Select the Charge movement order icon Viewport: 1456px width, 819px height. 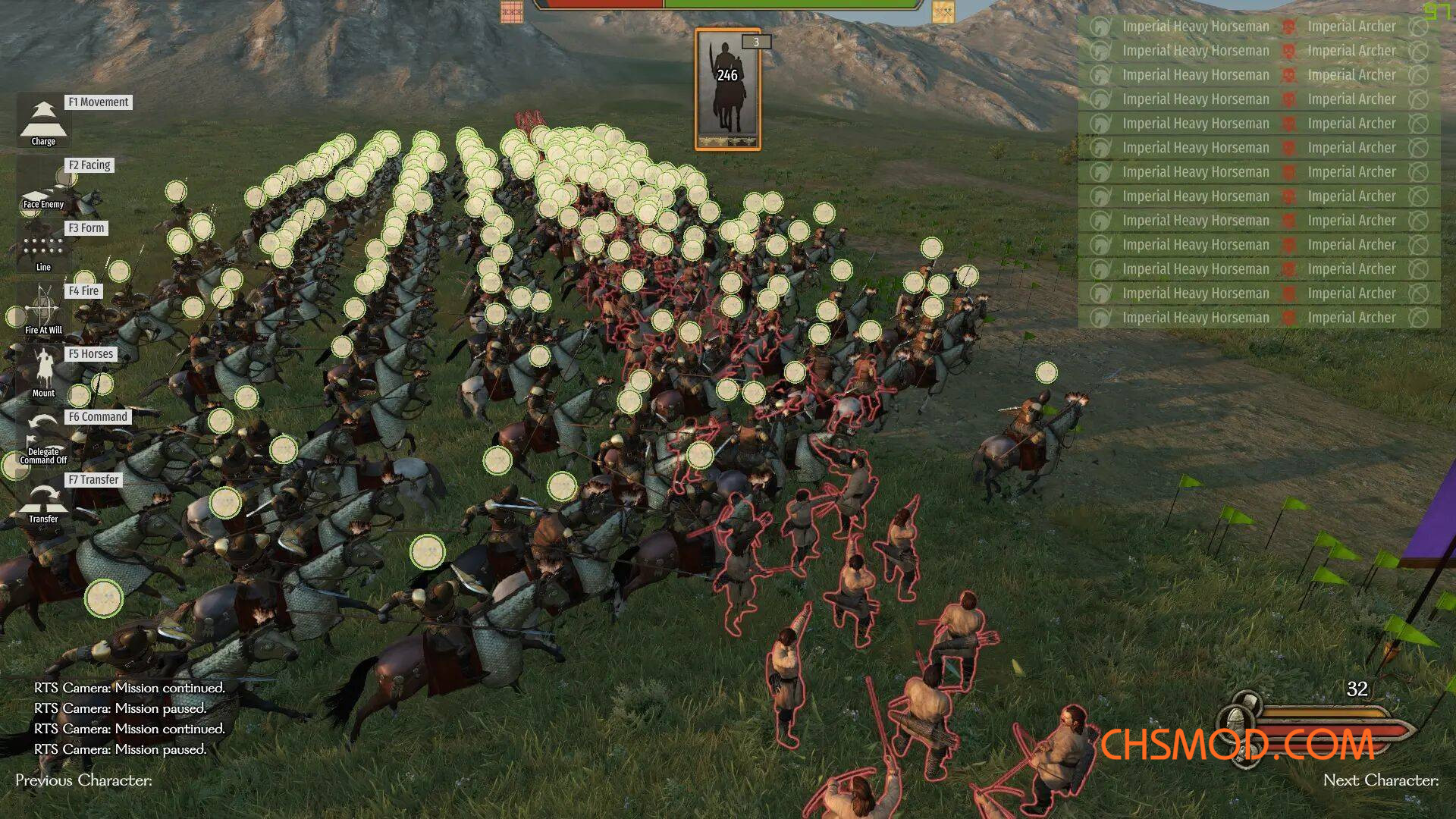pyautogui.click(x=43, y=121)
